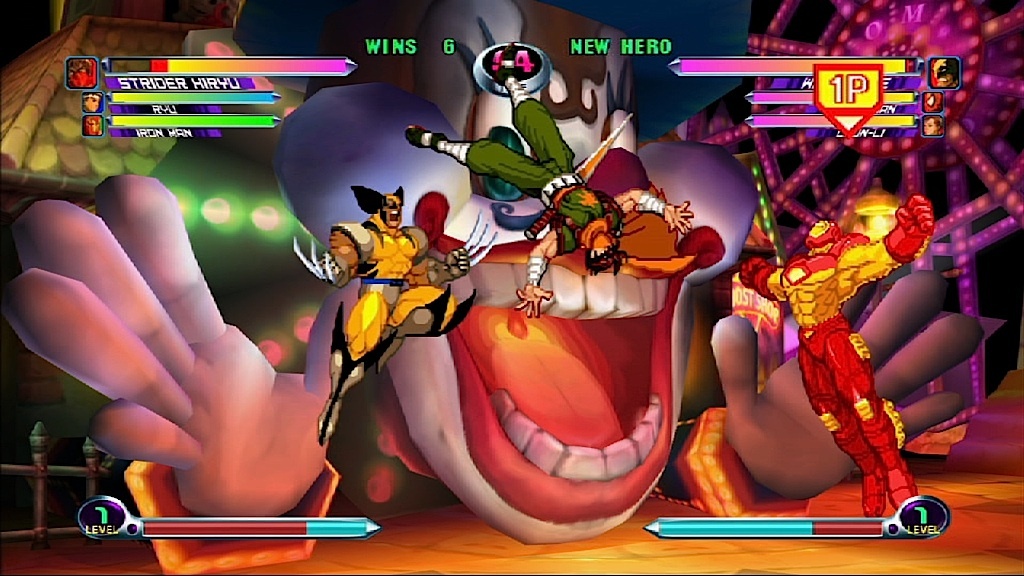
Task: Select the Strider Hiryu character portrait
Action: pos(81,72)
